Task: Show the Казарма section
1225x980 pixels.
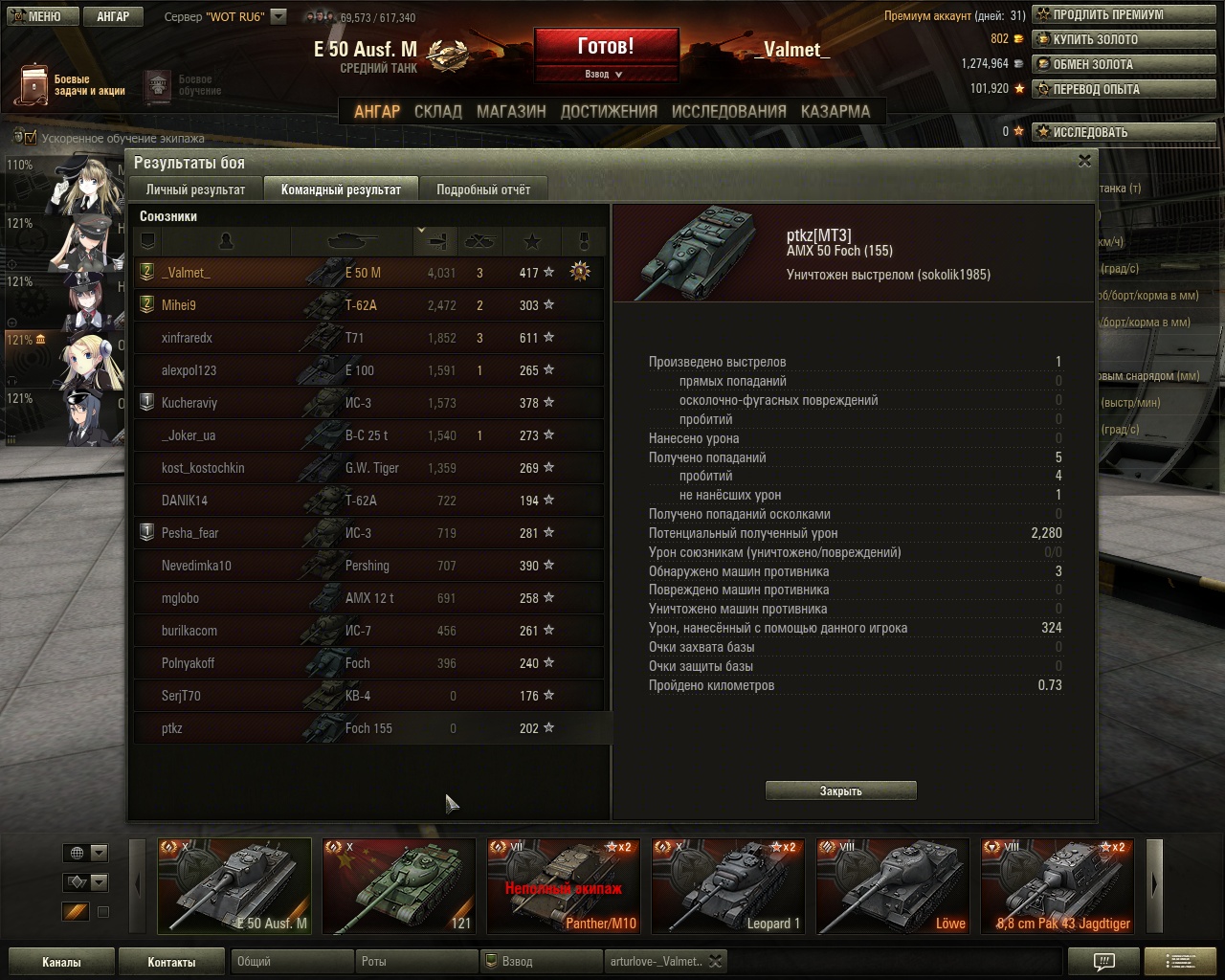Action: (835, 111)
